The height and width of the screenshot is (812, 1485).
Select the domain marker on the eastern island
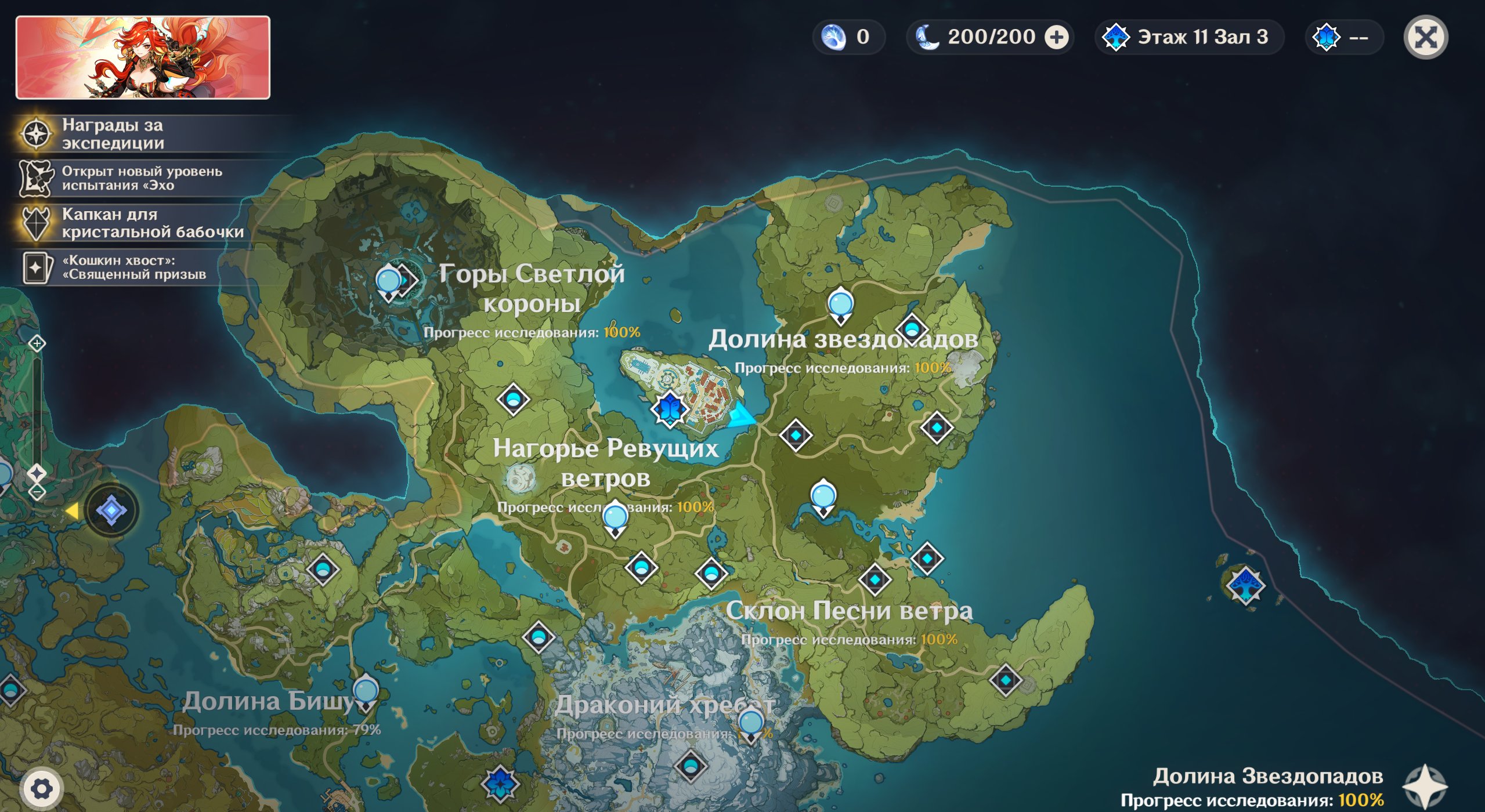pyautogui.click(x=1245, y=585)
